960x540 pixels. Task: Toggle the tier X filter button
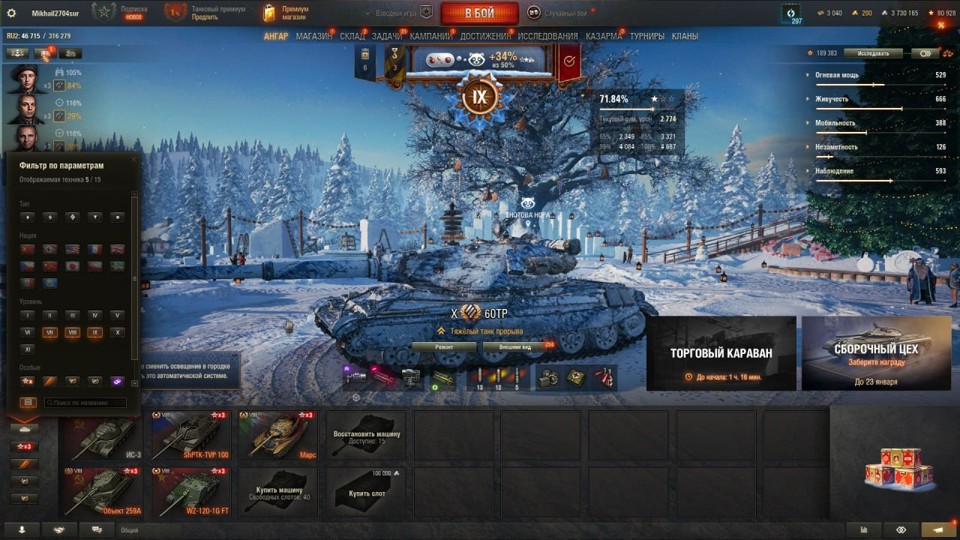tap(118, 332)
